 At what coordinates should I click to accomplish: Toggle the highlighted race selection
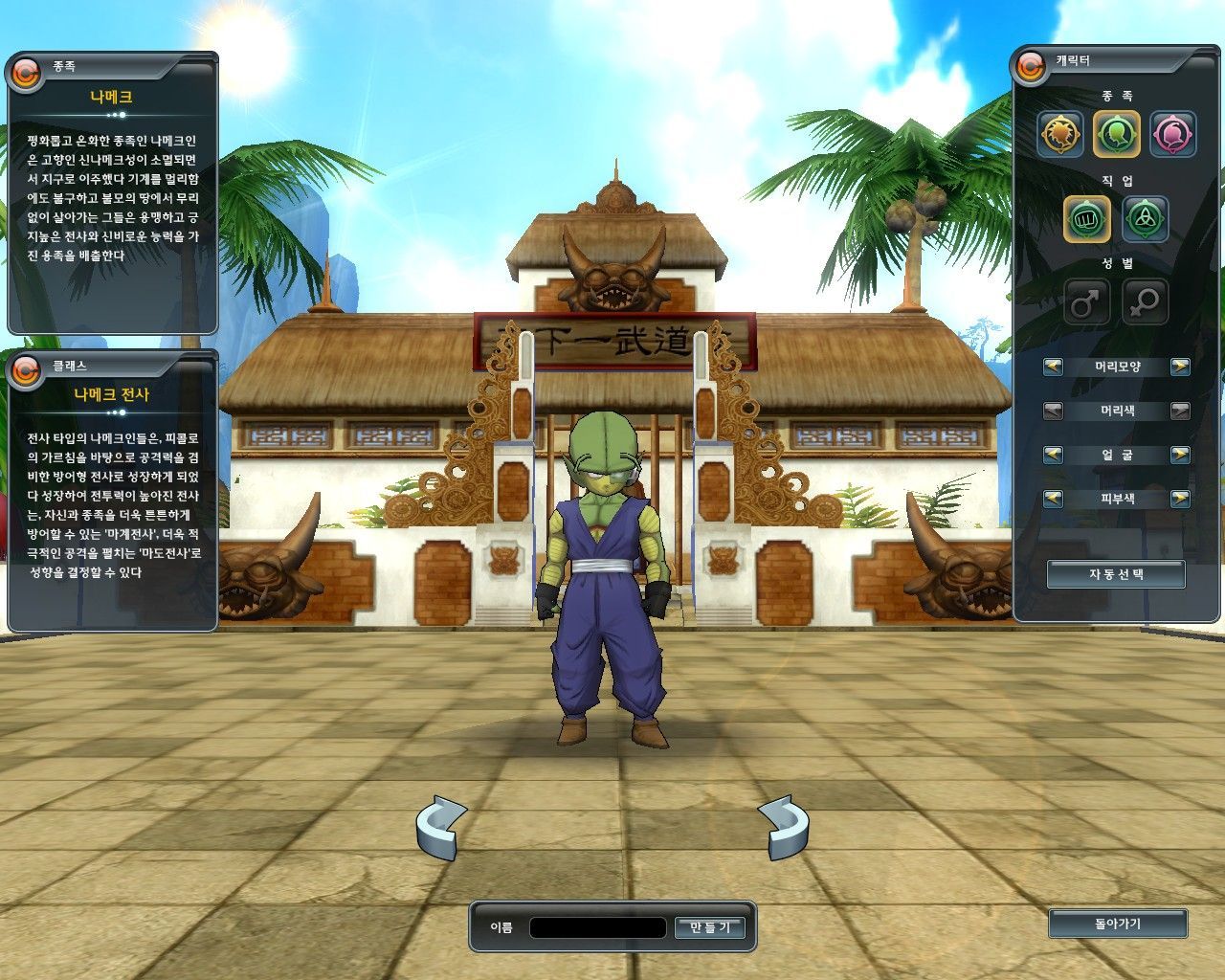(x=1116, y=135)
